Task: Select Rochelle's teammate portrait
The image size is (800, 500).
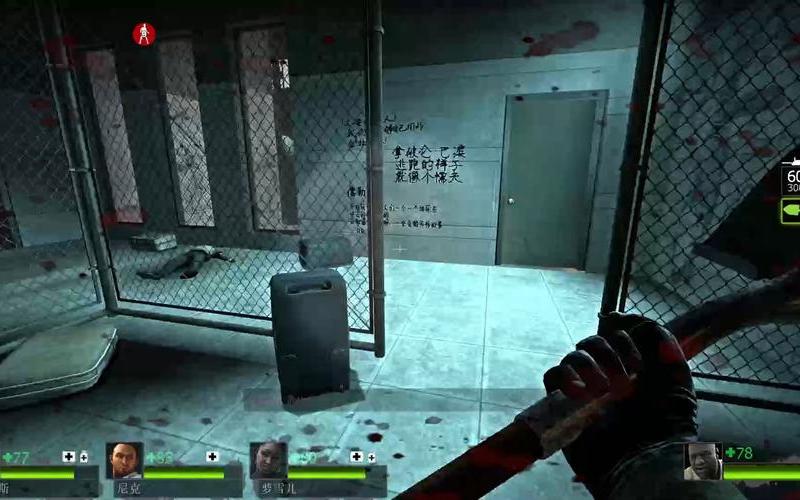Action: tap(268, 460)
